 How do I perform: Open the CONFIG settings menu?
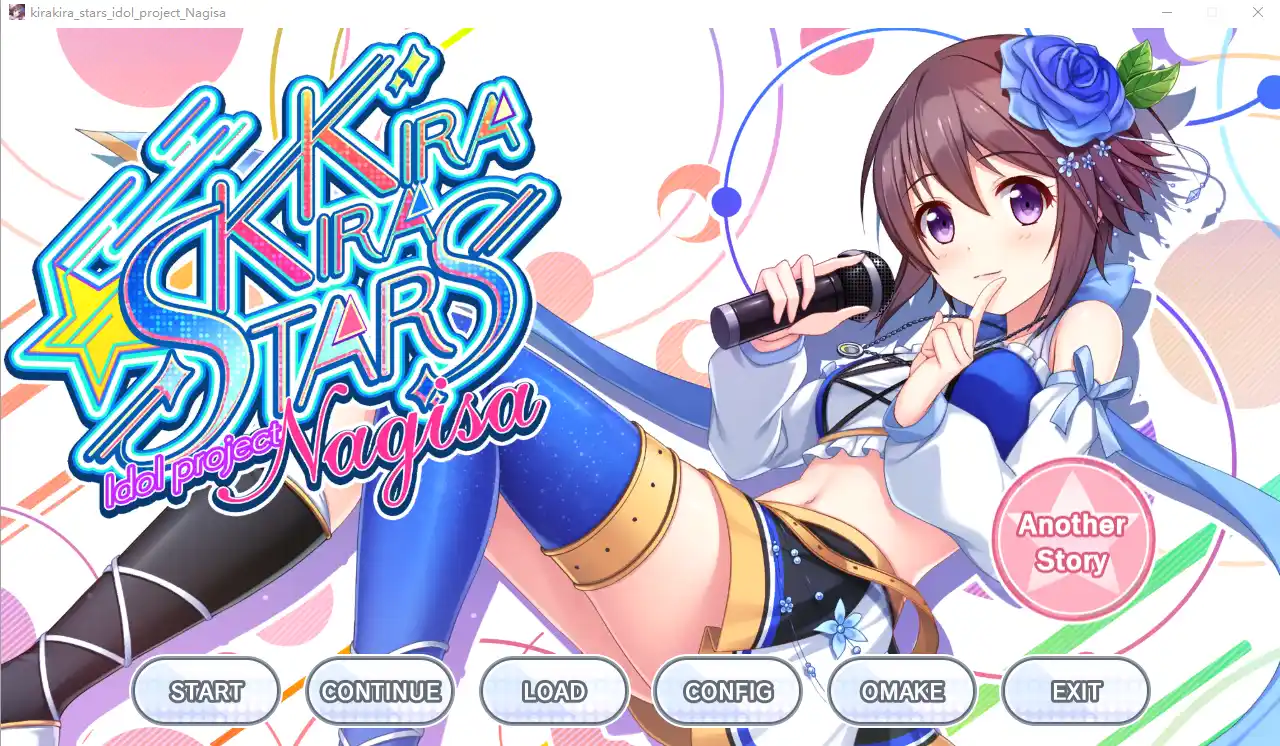coord(727,690)
